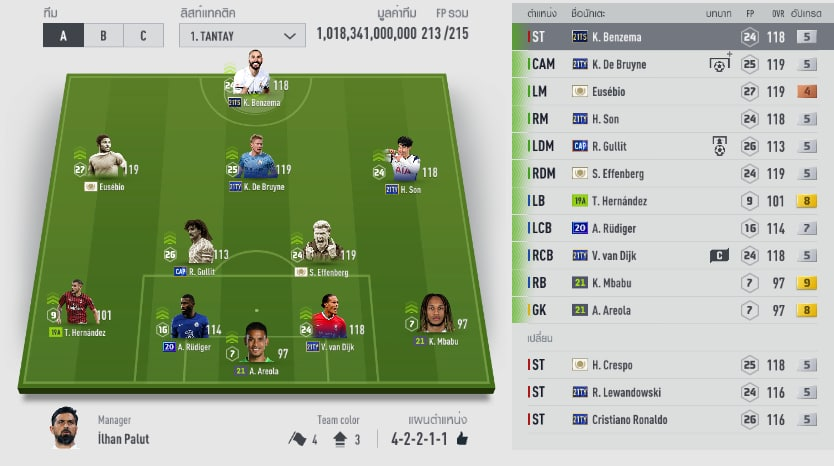Switch to team tab B

tap(103, 35)
